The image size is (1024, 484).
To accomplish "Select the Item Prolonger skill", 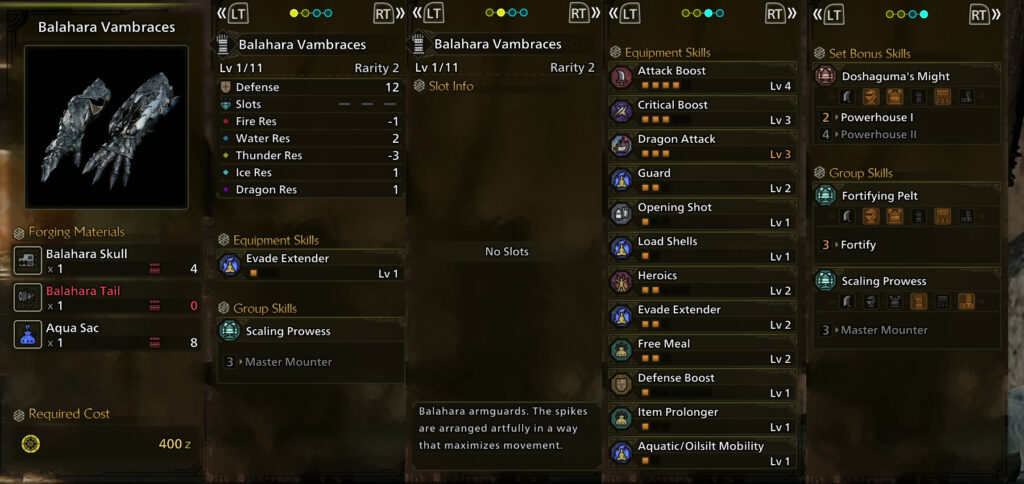I will (x=703, y=419).
